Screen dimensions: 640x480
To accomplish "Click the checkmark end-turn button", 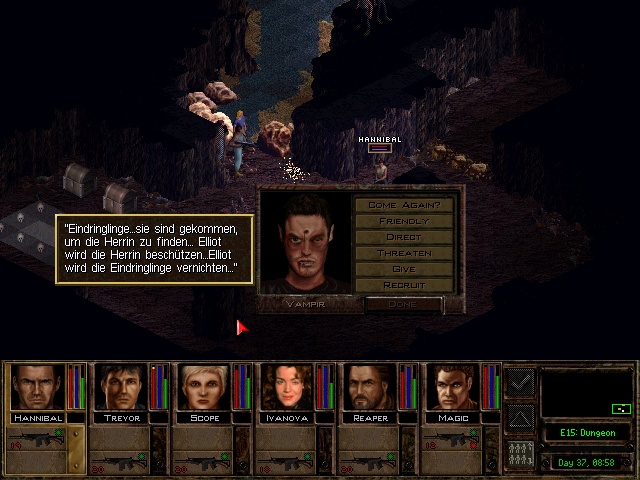I will coord(520,382).
